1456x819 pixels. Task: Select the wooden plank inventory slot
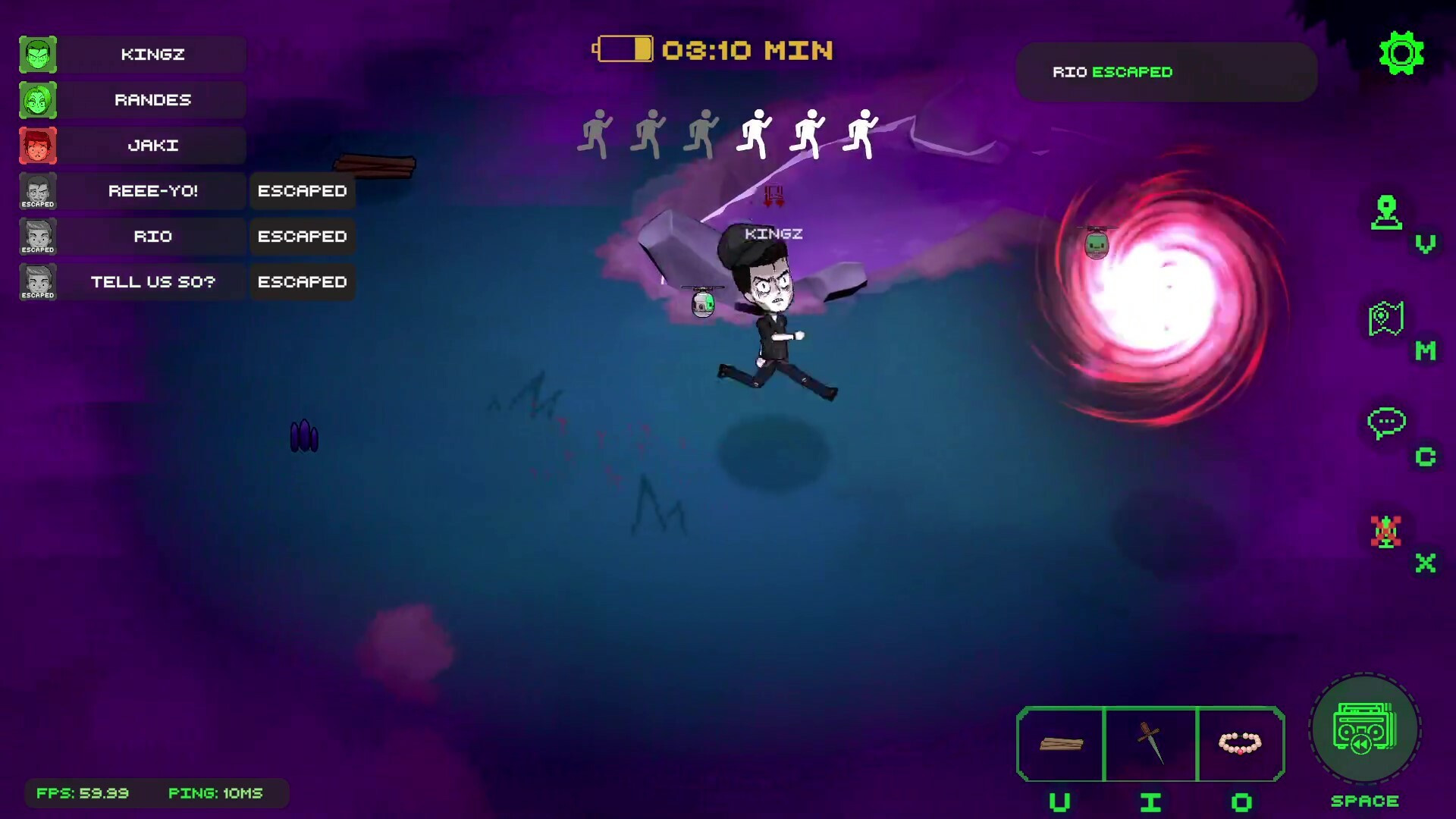point(1060,744)
